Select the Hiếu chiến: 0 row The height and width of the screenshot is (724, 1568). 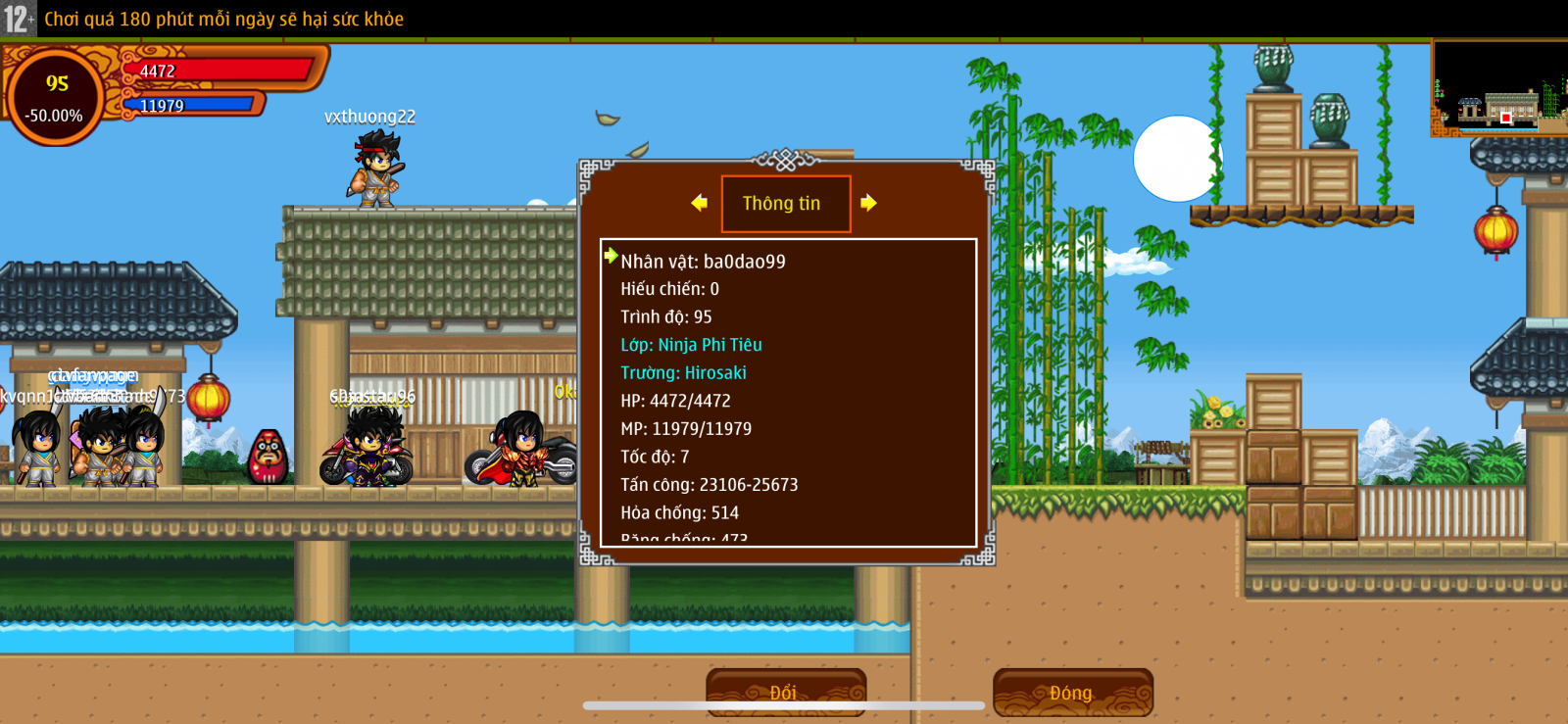tap(669, 289)
